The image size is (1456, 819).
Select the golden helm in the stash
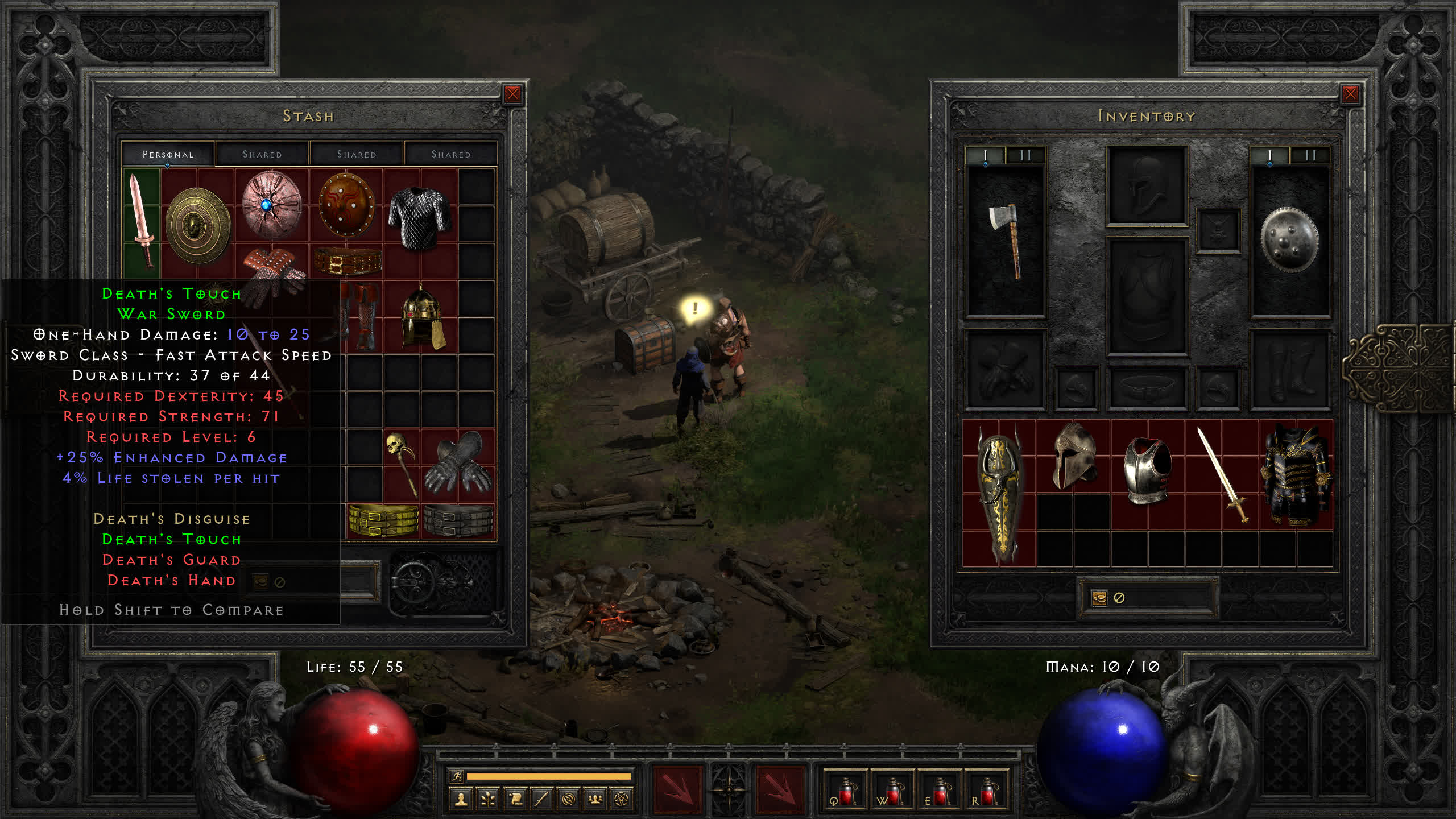click(421, 317)
